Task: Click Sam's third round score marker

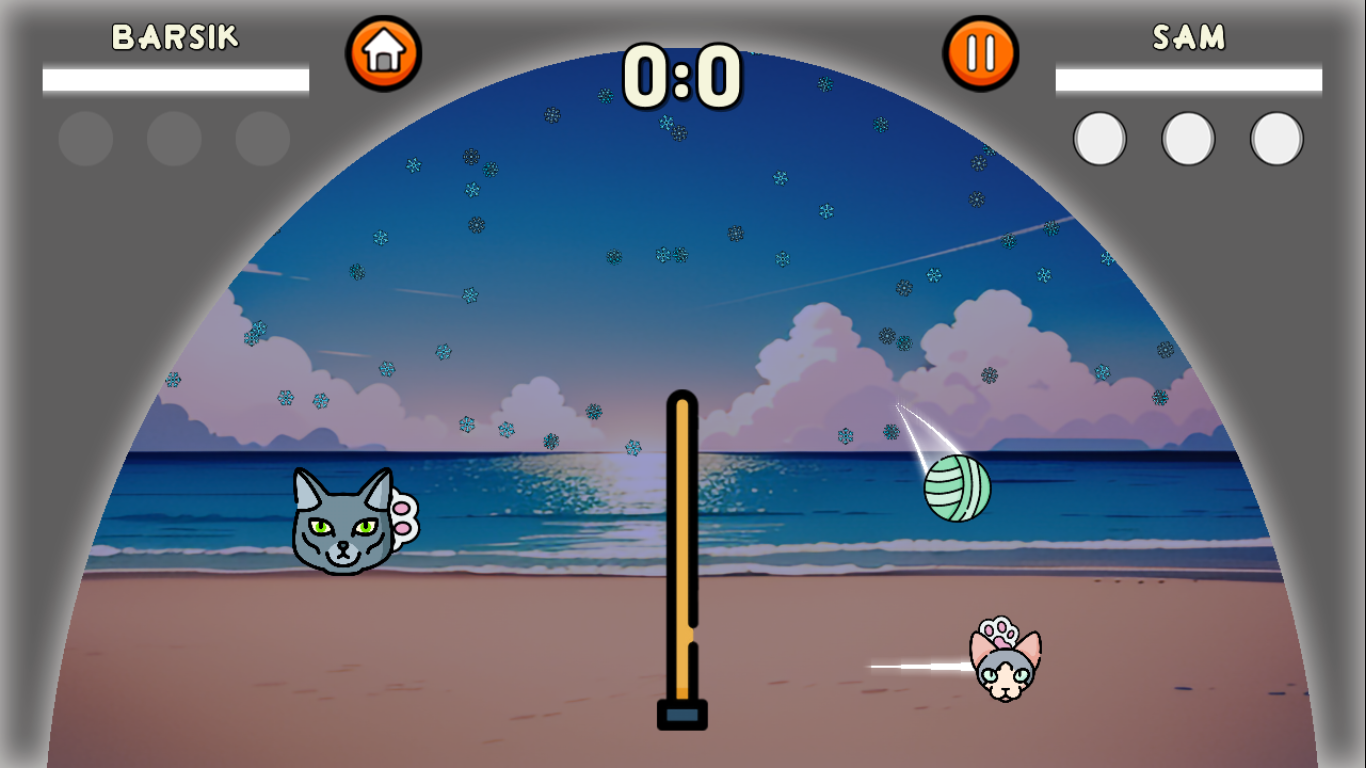Action: 1276,137
